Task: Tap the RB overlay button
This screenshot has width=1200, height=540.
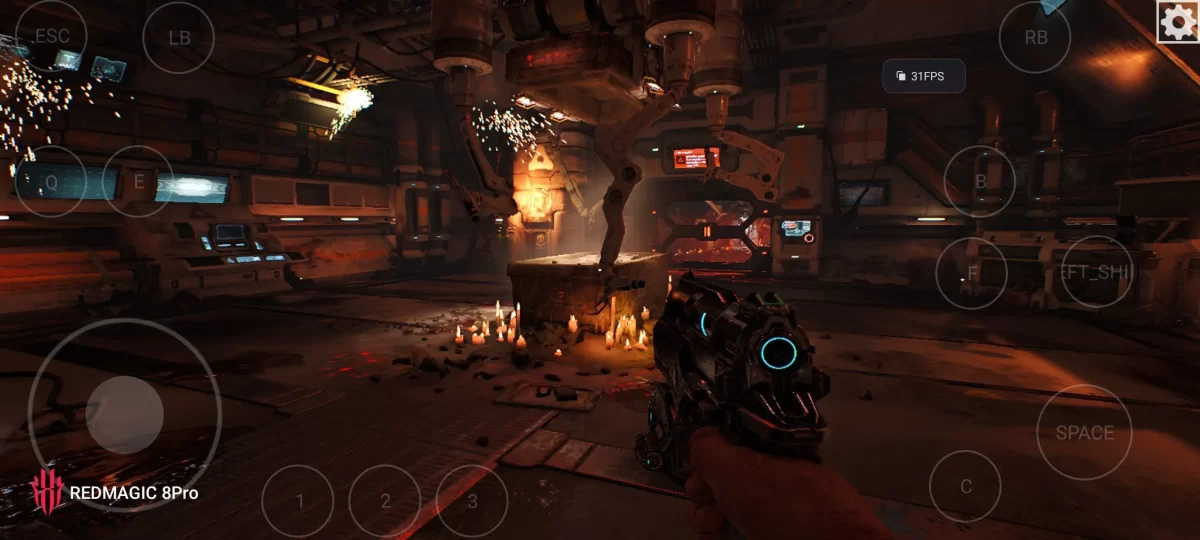Action: pyautogui.click(x=1036, y=38)
